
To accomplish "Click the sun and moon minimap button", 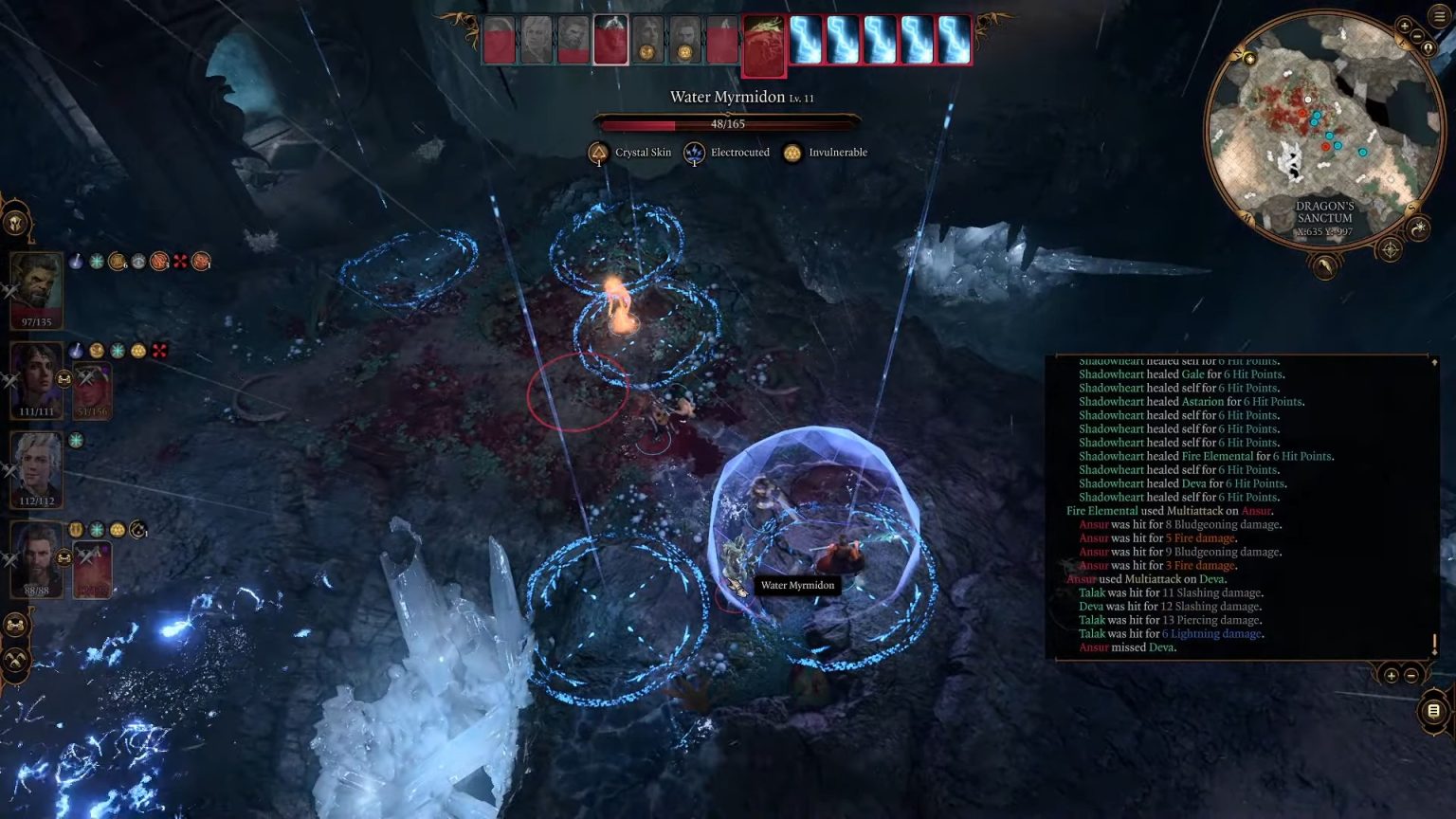I will click(x=1418, y=227).
